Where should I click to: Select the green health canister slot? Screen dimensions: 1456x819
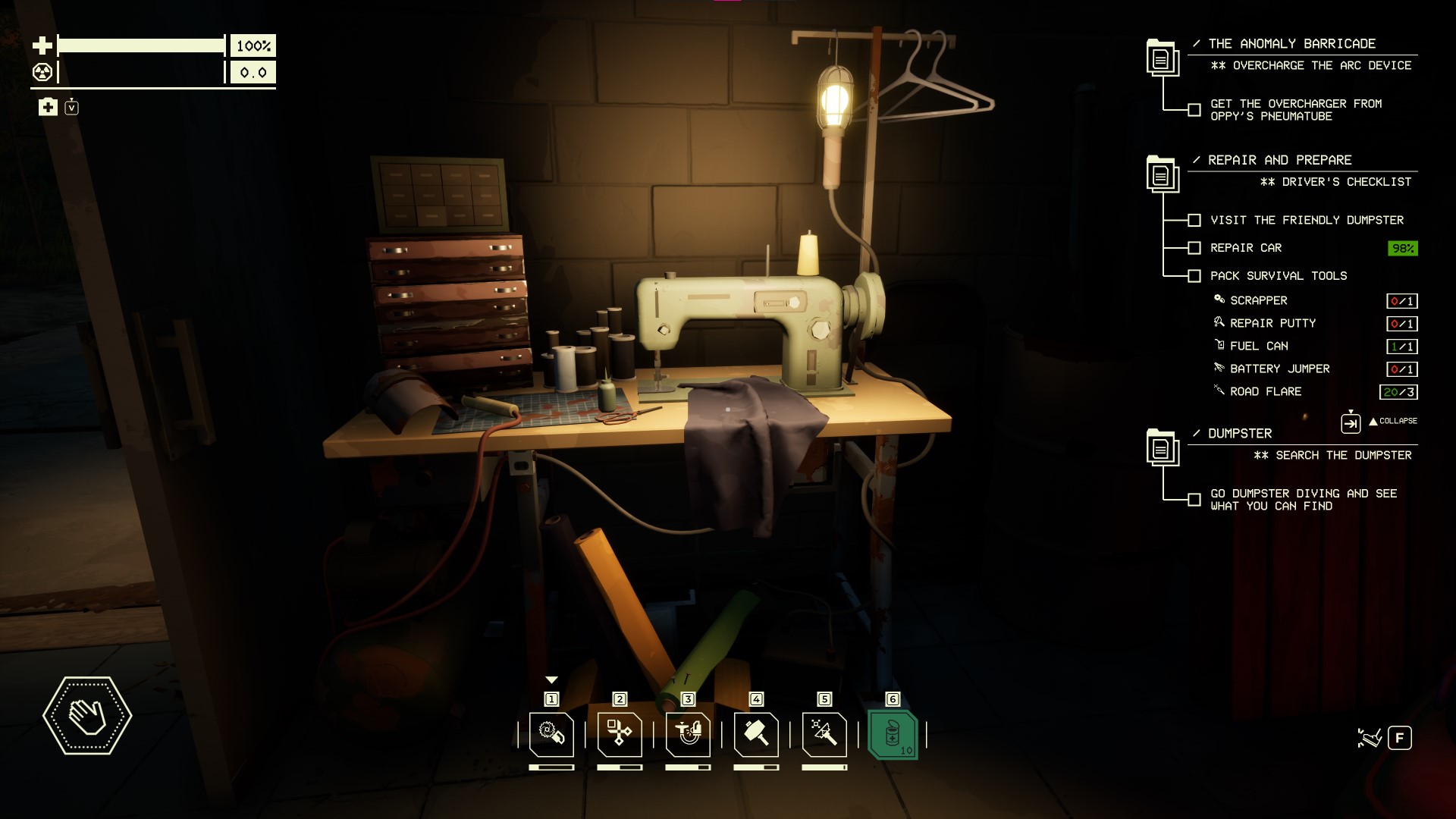click(x=893, y=734)
